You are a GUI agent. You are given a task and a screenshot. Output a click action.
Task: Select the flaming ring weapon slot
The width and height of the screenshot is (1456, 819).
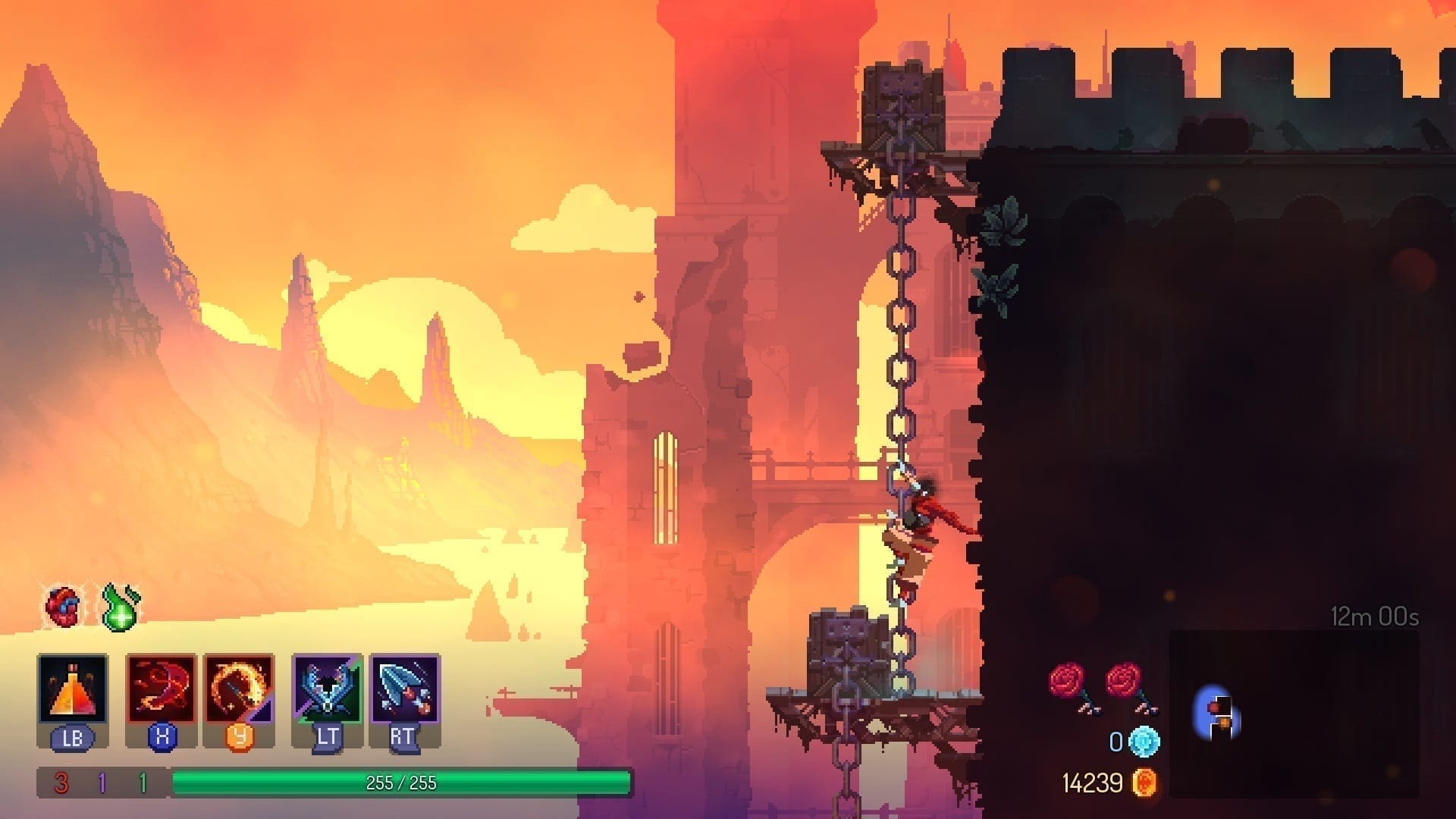pyautogui.click(x=239, y=689)
